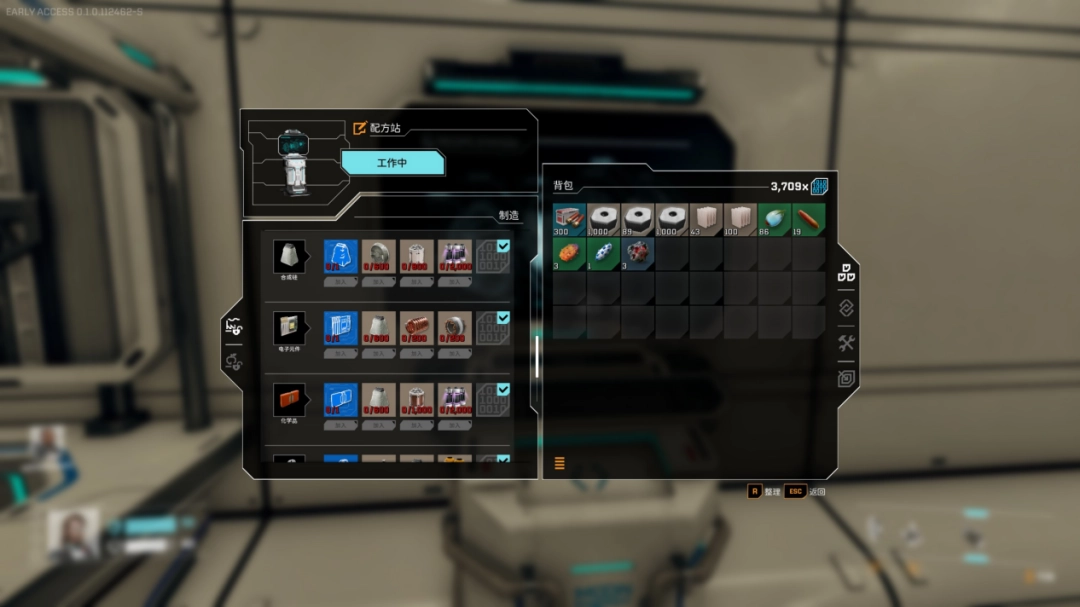Image resolution: width=1080 pixels, height=607 pixels.
Task: Pick the white panel stack of 43
Action: click(705, 220)
